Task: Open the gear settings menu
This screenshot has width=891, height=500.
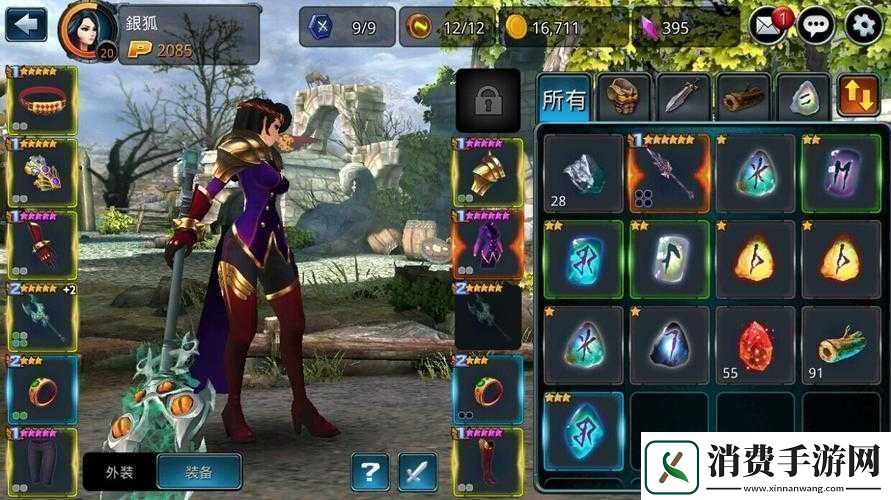Action: click(x=864, y=25)
